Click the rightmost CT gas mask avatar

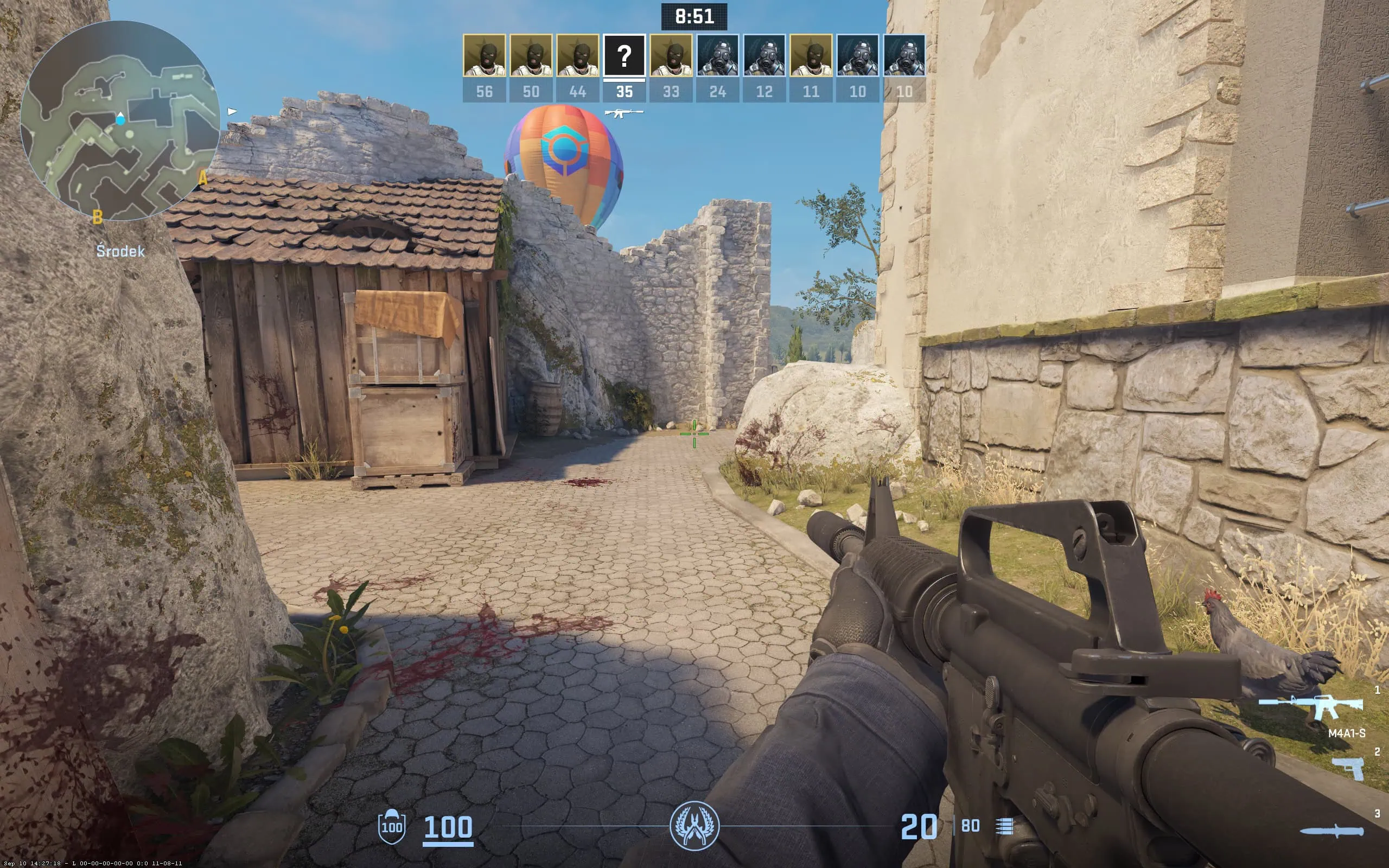pyautogui.click(x=904, y=57)
